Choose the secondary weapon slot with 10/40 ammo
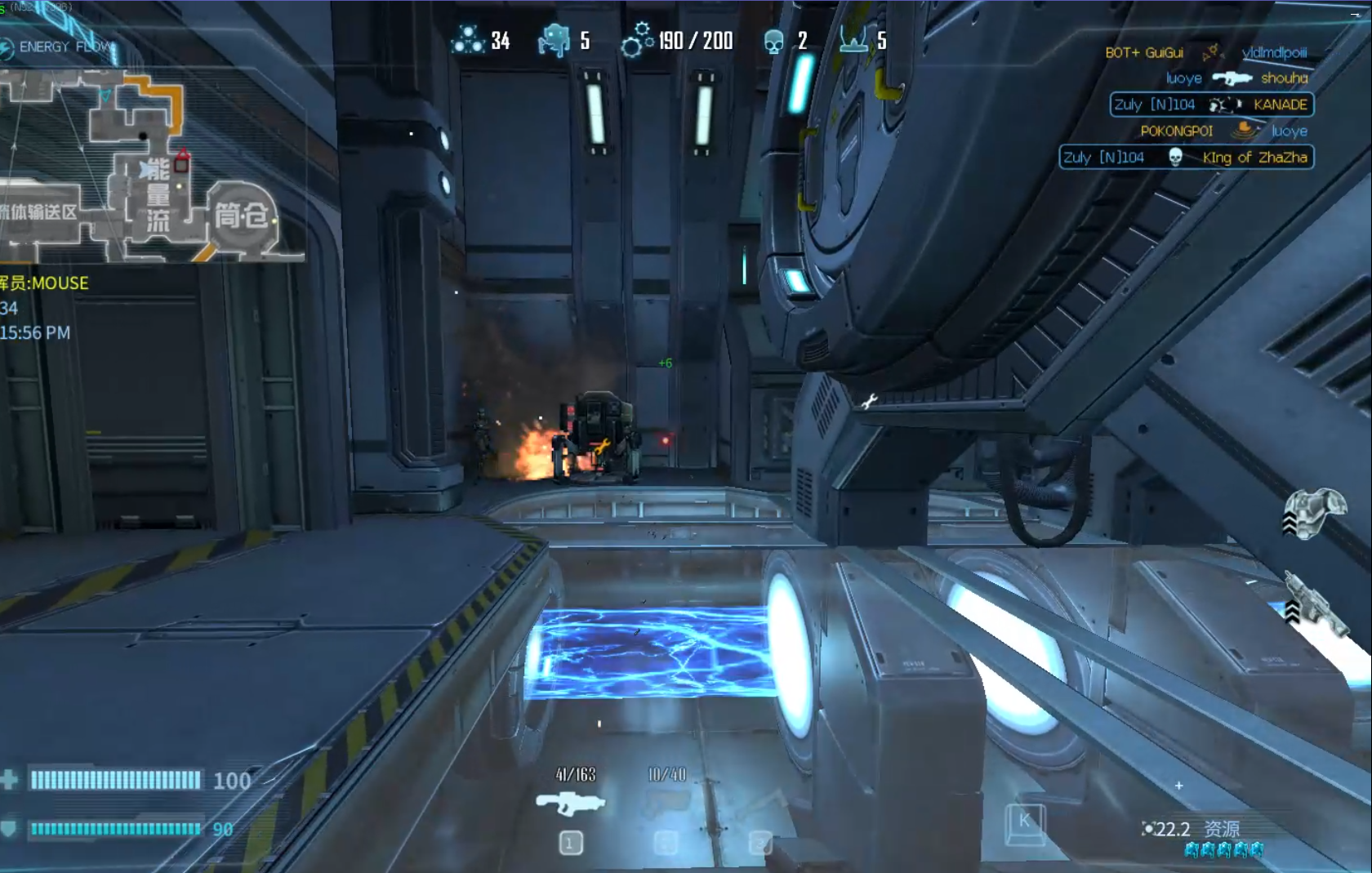Viewport: 1372px width, 873px height. [666, 804]
